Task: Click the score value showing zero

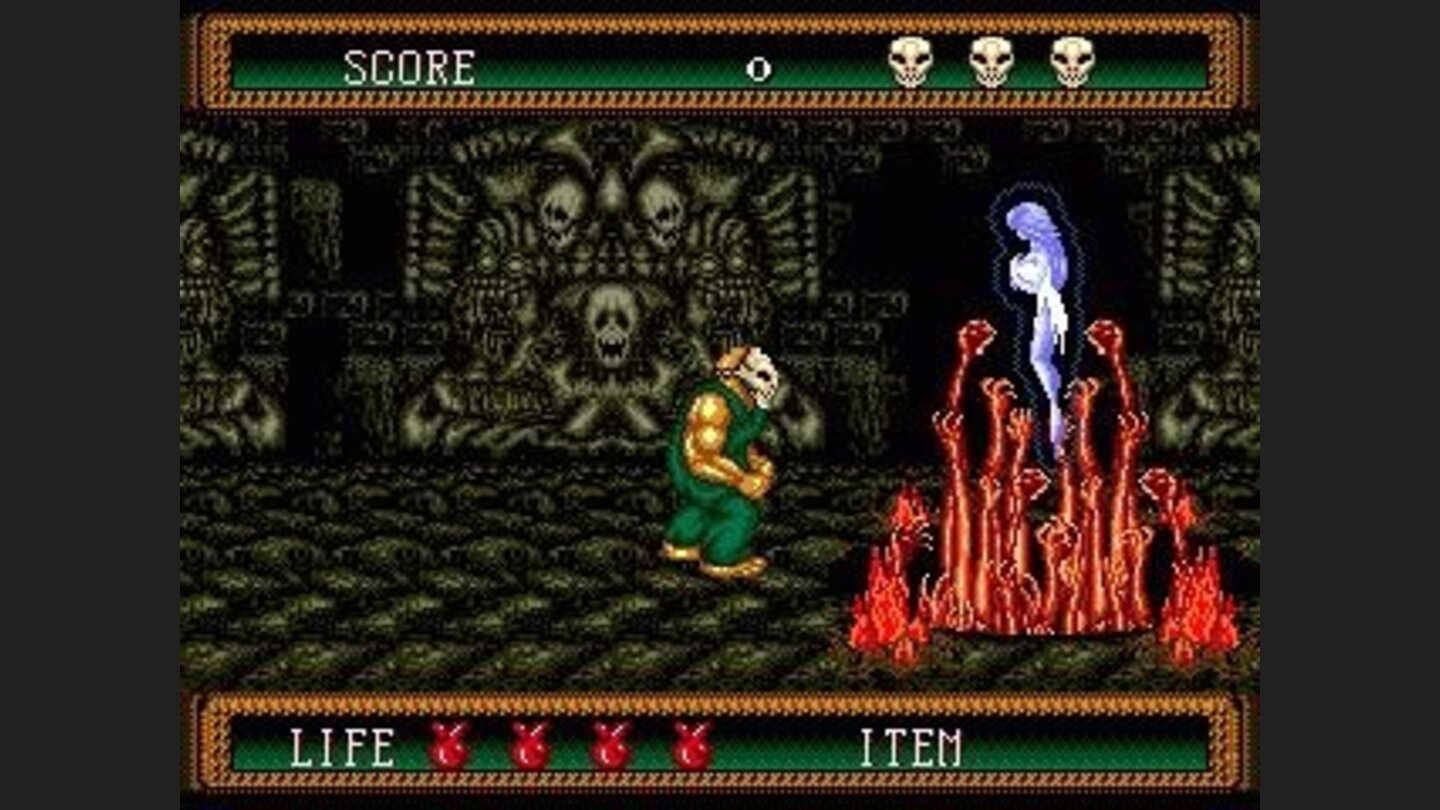Action: click(758, 68)
